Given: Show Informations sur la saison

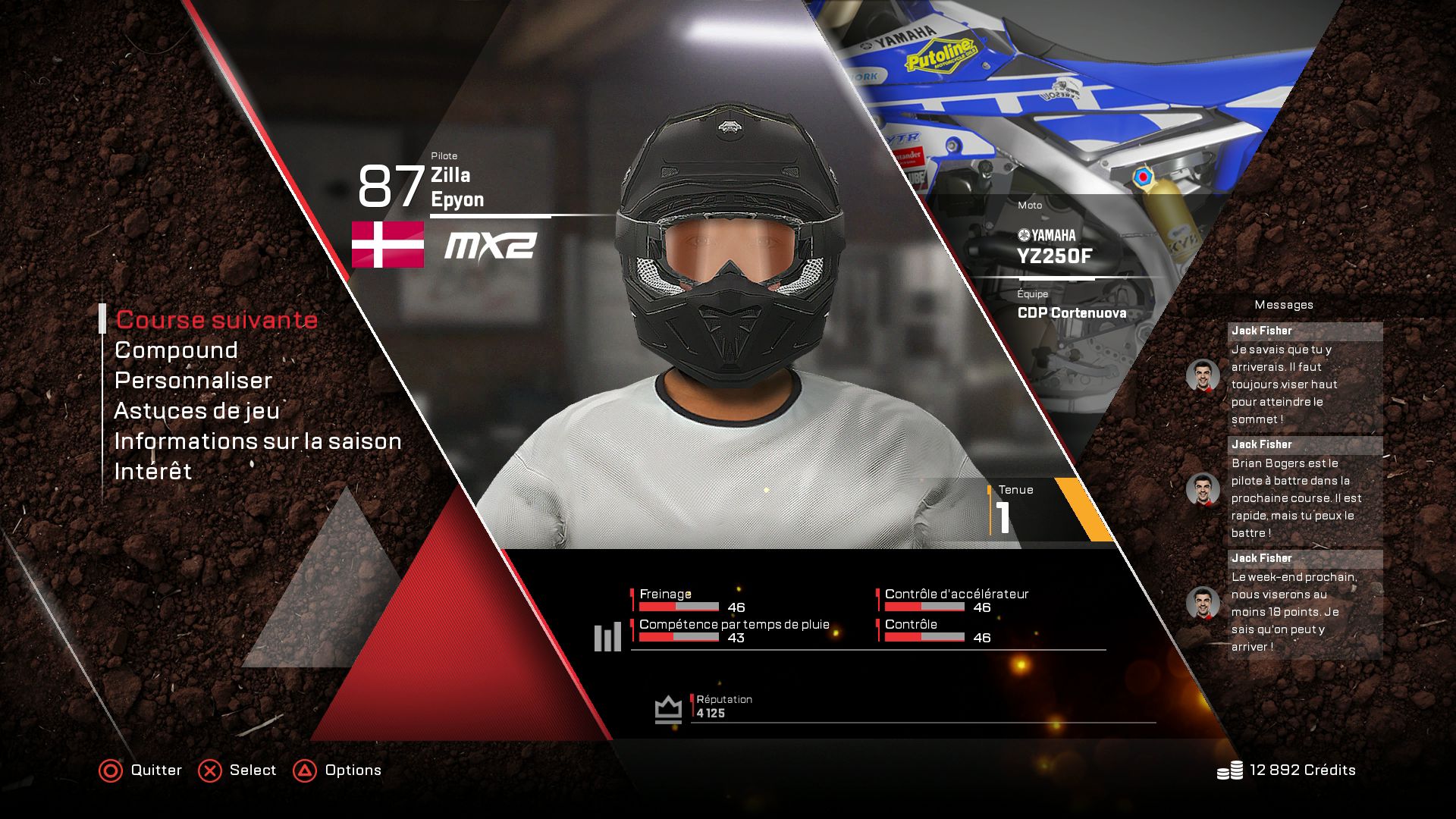Looking at the screenshot, I should tap(258, 441).
